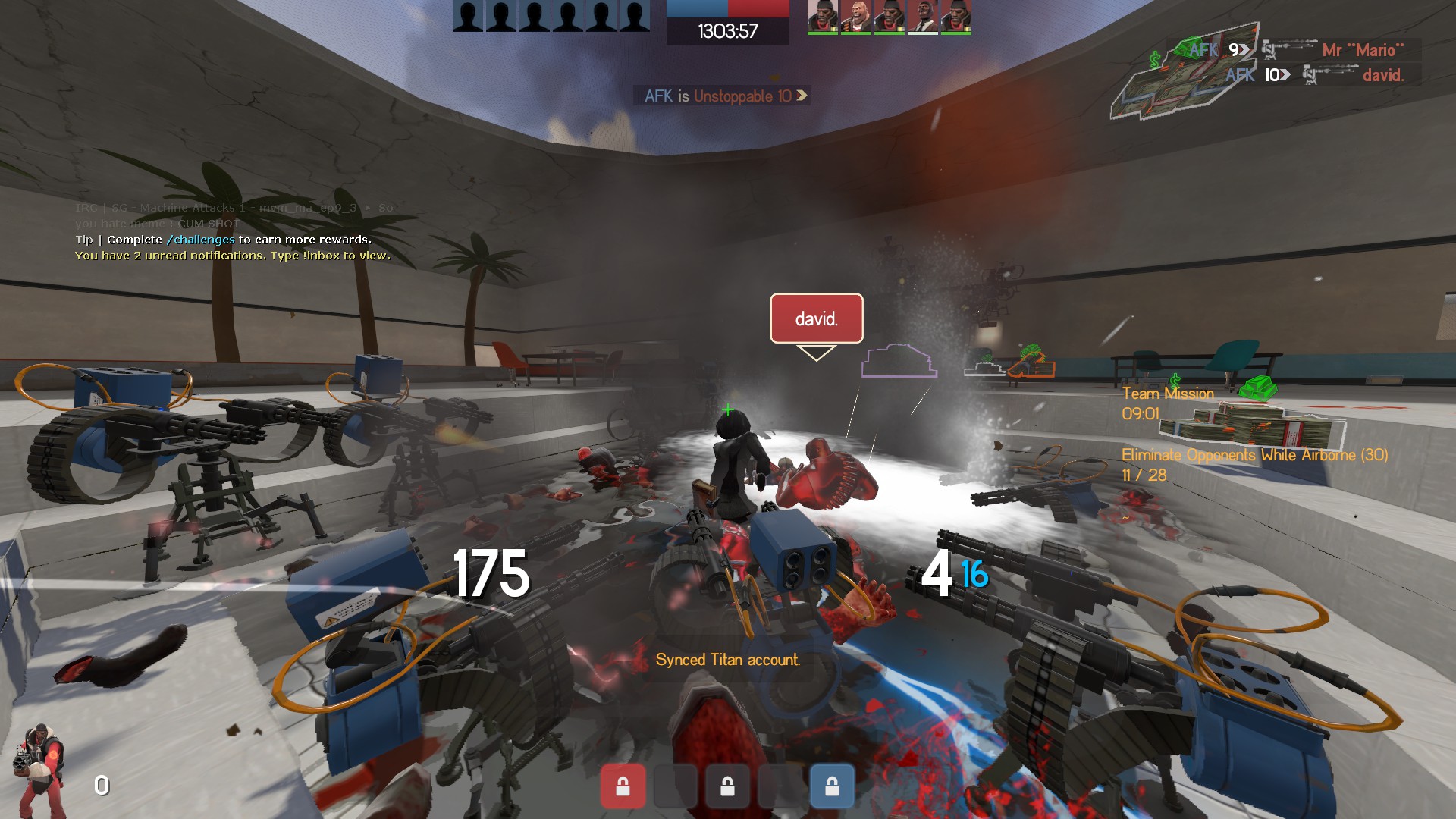Click the AFK is Unstoppable streak notice
Viewport: 1456px width, 819px height.
tap(724, 96)
